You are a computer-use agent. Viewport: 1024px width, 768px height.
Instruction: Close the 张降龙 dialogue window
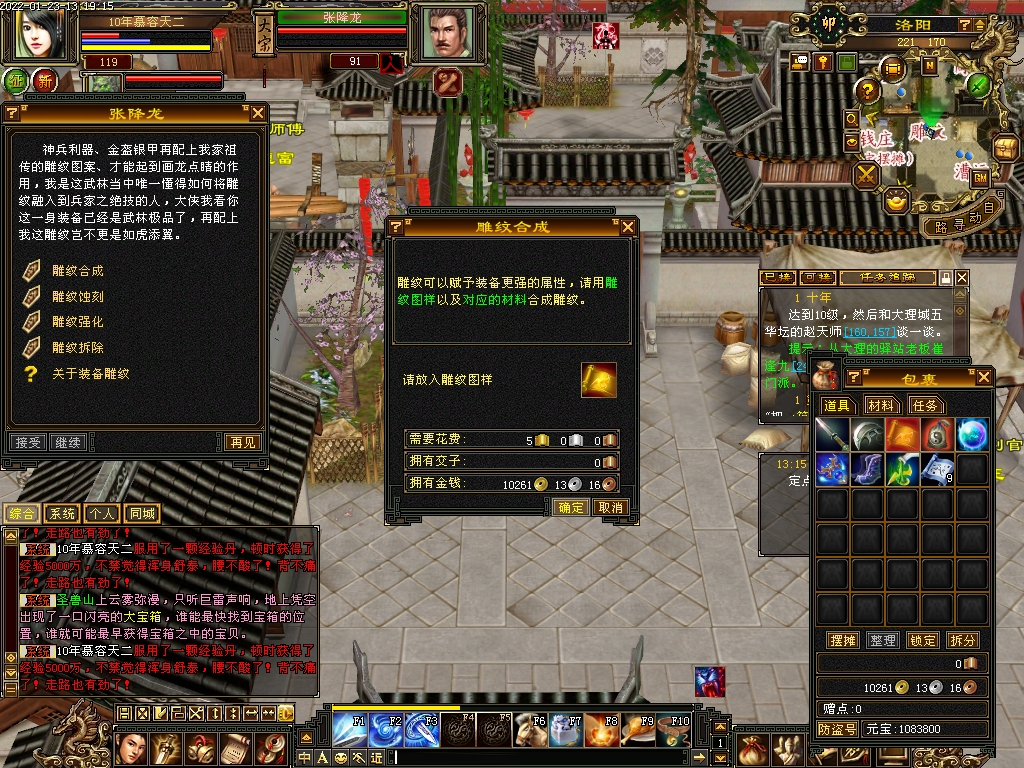coord(258,114)
